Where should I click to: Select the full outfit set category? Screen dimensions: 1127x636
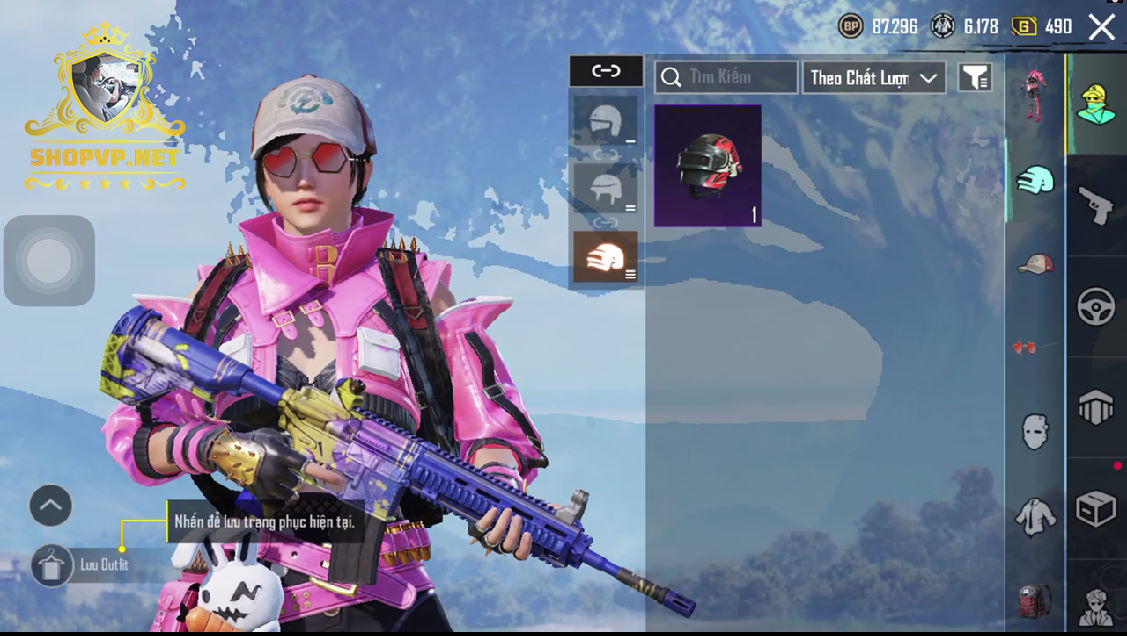[1034, 92]
